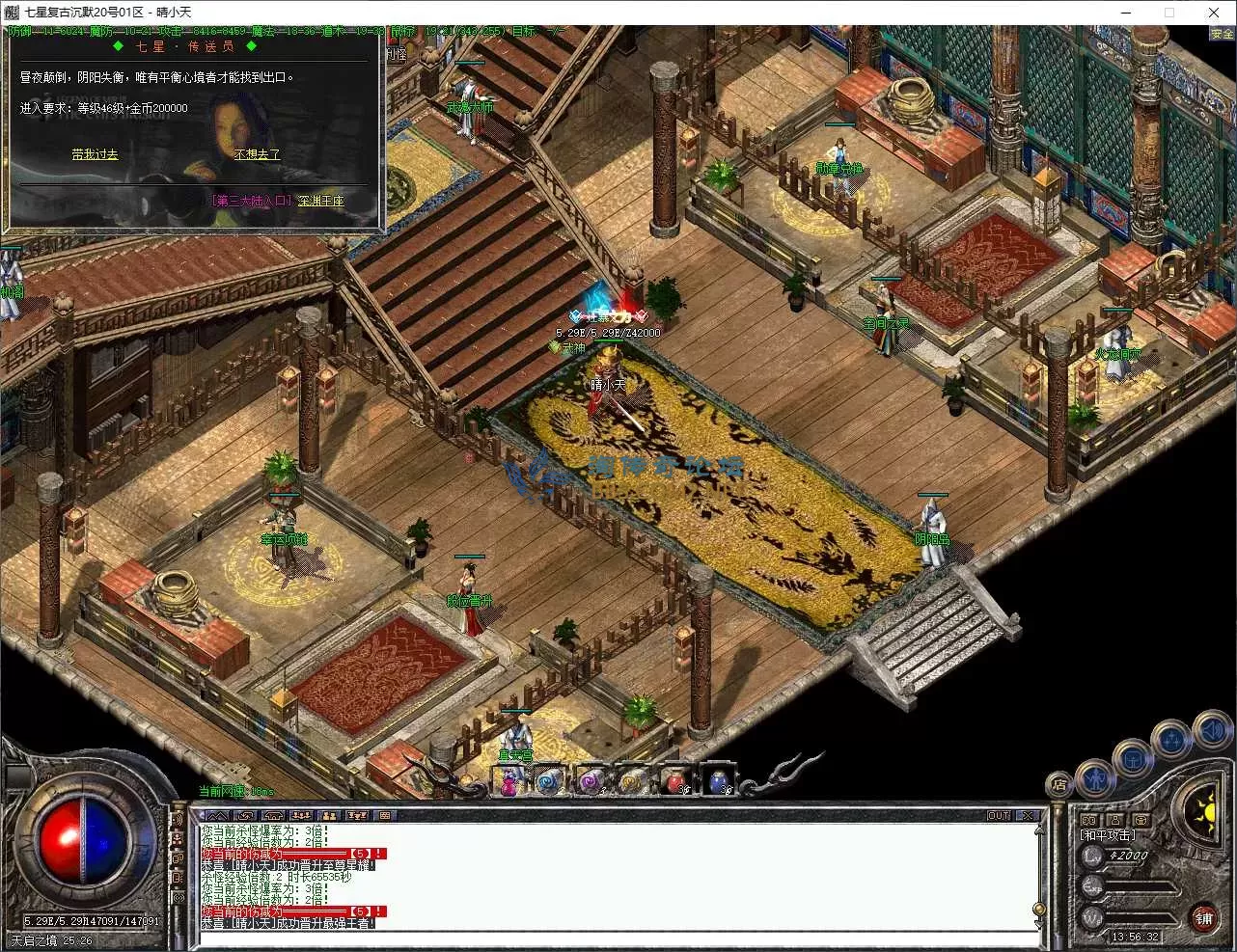Open the shop with the '店' button
1237x952 pixels.
(1059, 784)
